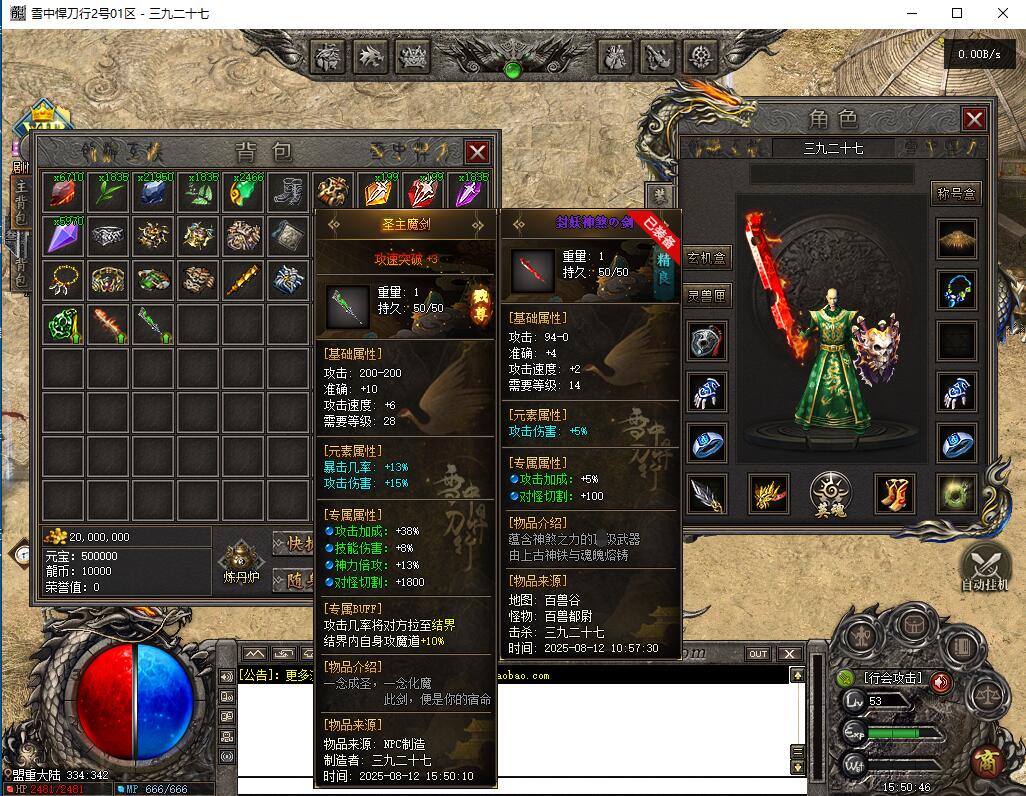The height and width of the screenshot is (796, 1026).
Task: Select the green 圣主魔剑 sword slot
Action: [152, 324]
